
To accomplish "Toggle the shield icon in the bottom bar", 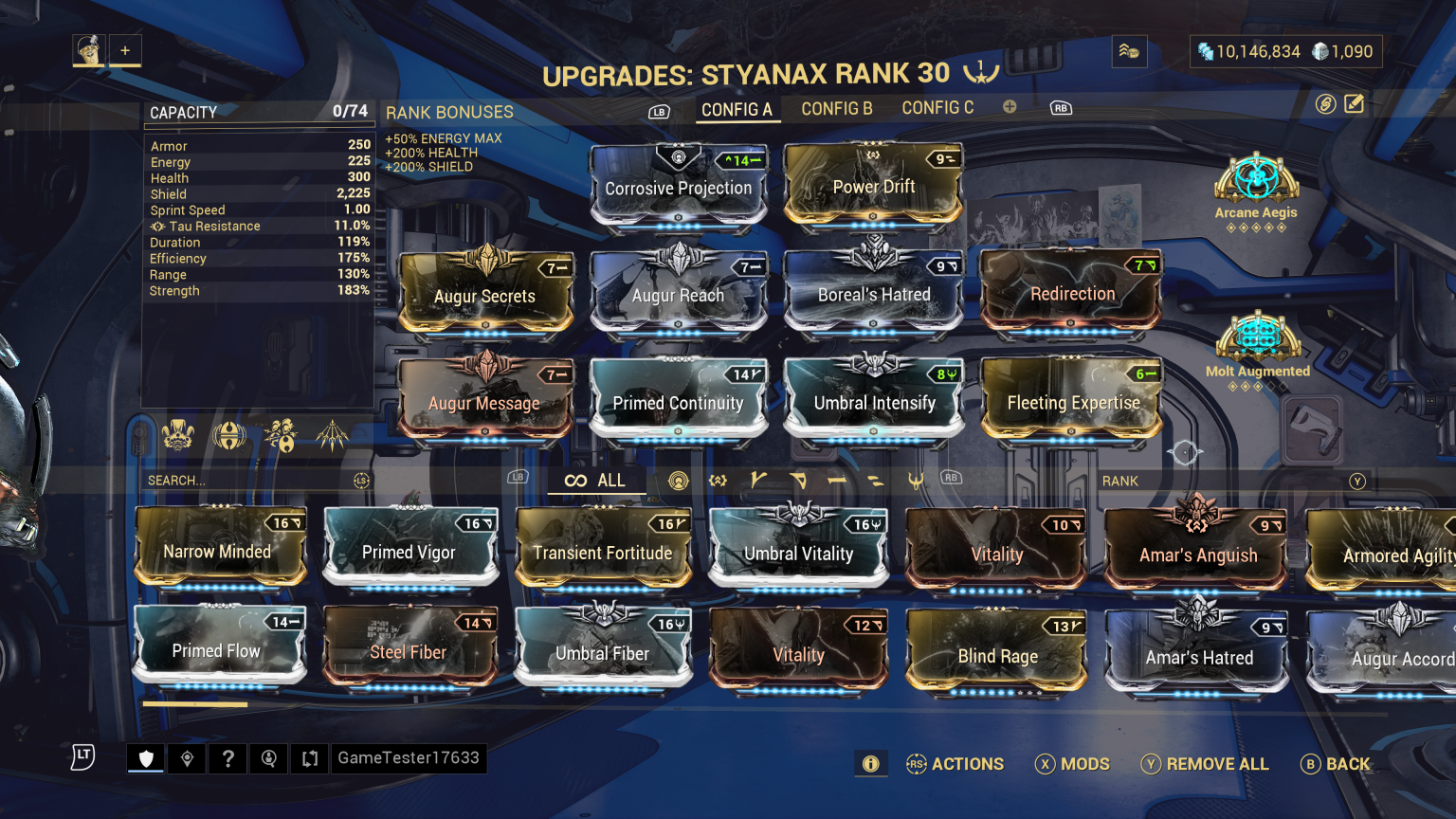I will [144, 758].
